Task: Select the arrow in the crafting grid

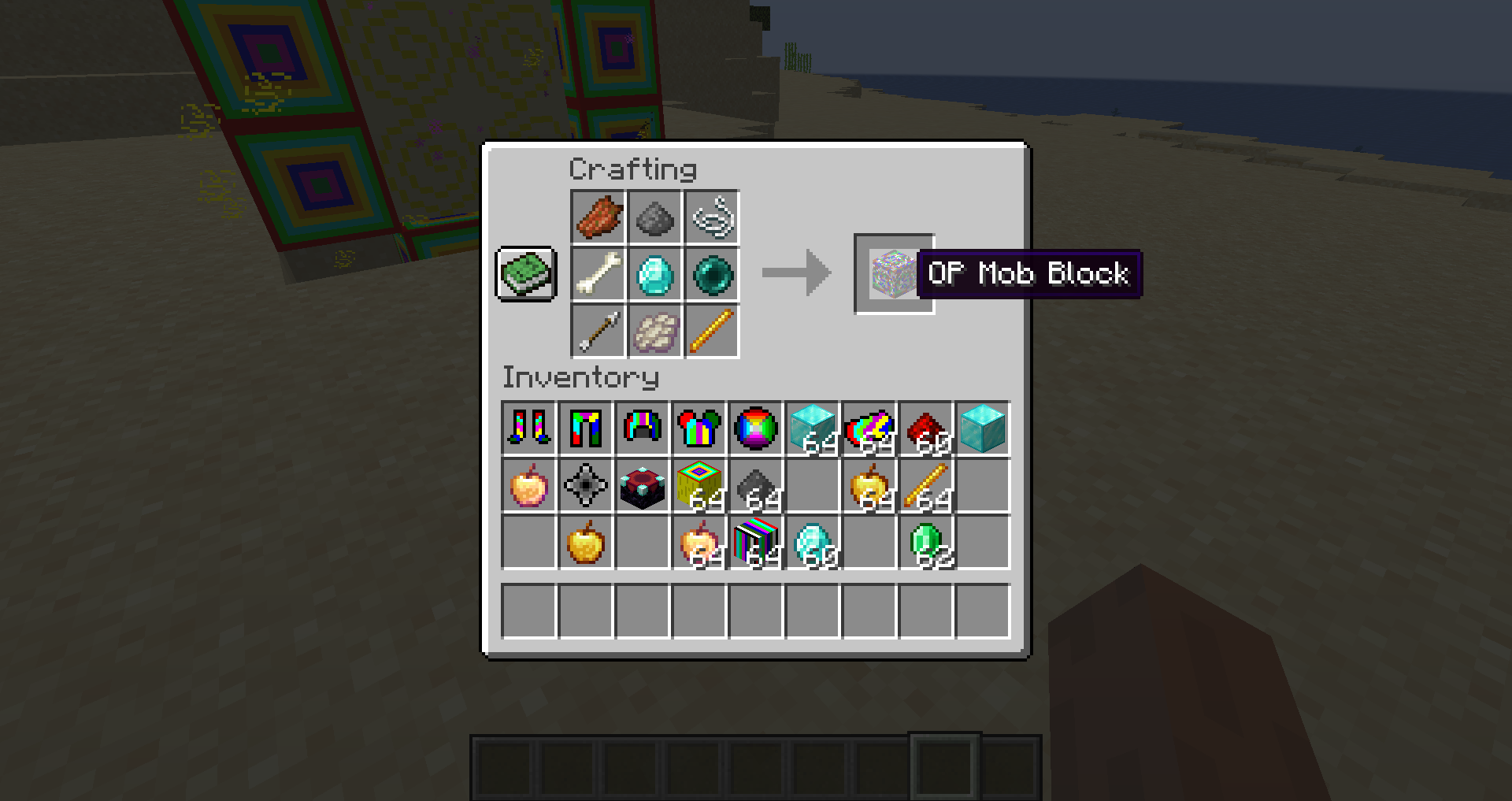Action: click(597, 332)
